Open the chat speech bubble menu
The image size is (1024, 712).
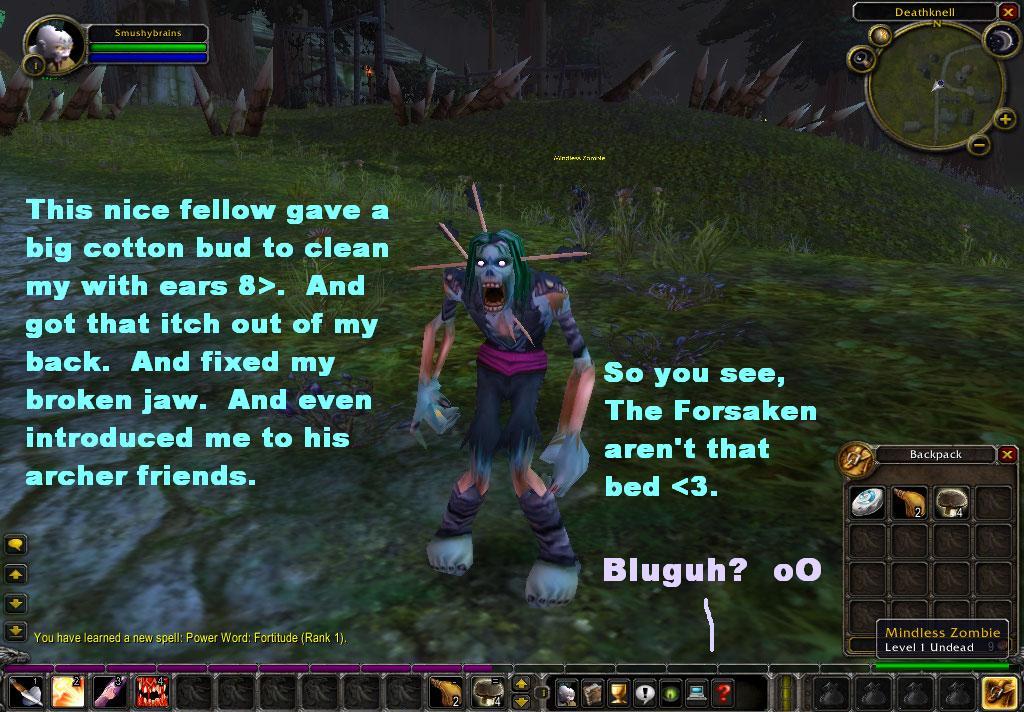(15, 545)
